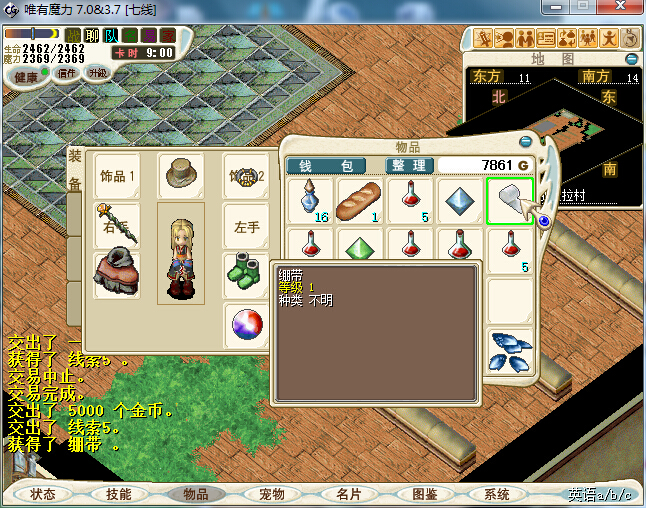646x508 pixels.
Task: Click the 健康 health status button
Action: click(x=25, y=77)
